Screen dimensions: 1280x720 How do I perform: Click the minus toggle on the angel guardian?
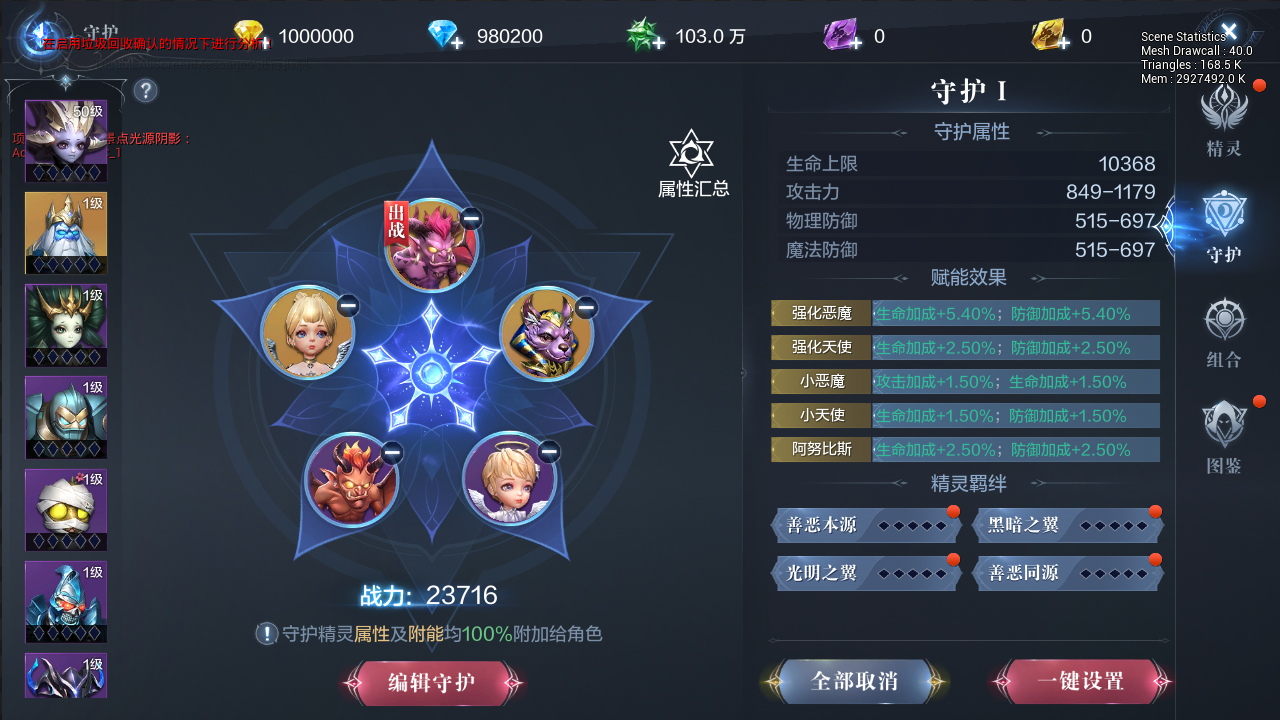point(551,453)
